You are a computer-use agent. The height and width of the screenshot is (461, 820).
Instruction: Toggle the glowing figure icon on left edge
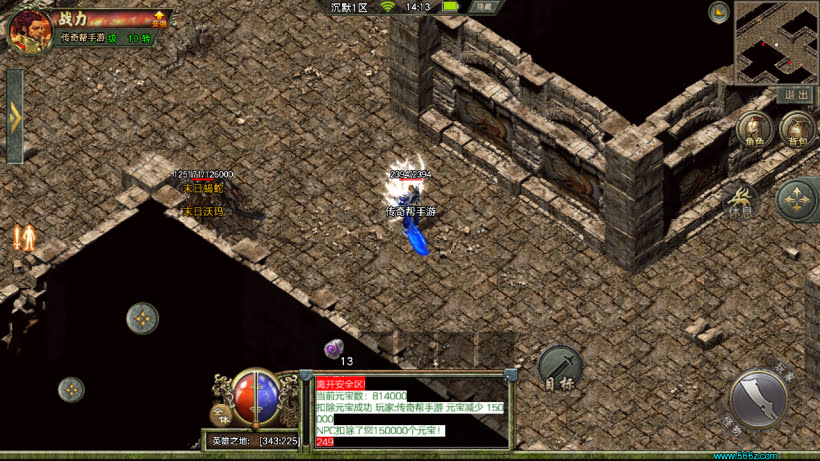click(x=24, y=238)
